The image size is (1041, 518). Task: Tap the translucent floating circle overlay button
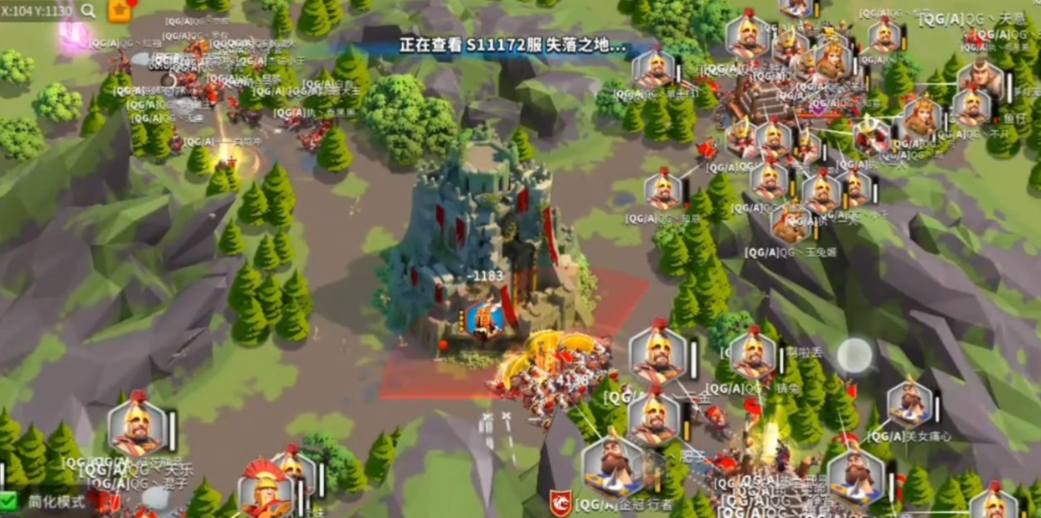coord(854,355)
